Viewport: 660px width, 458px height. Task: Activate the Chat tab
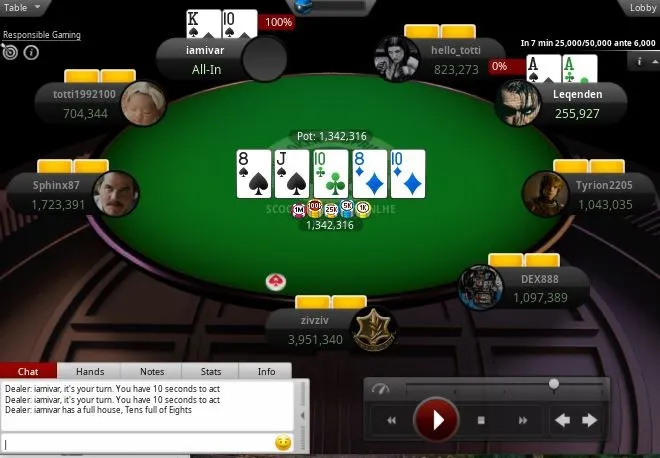(29, 371)
